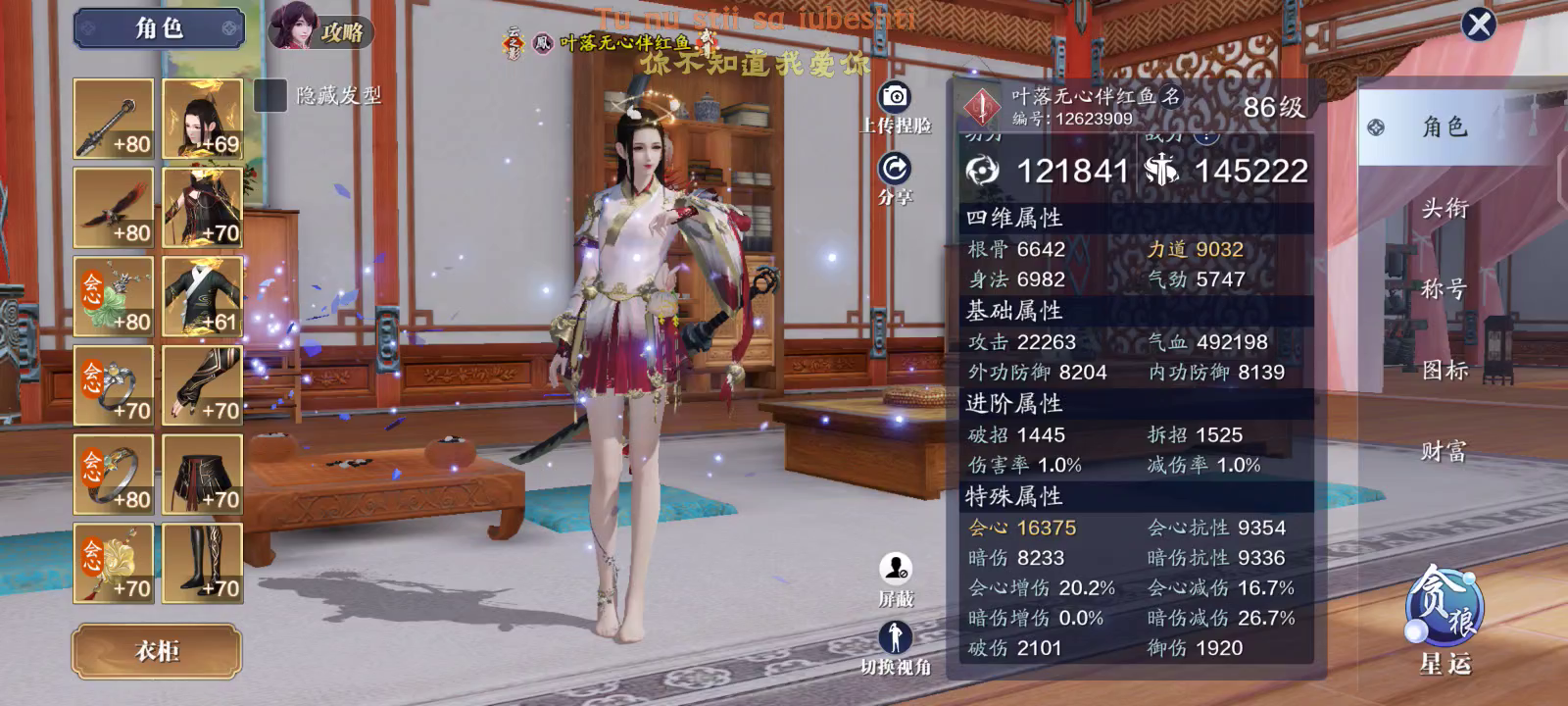This screenshot has height=706, width=1568.
Task: Toggle the 隐藏发型 hide hairstyle checkbox
Action: pyautogui.click(x=269, y=95)
